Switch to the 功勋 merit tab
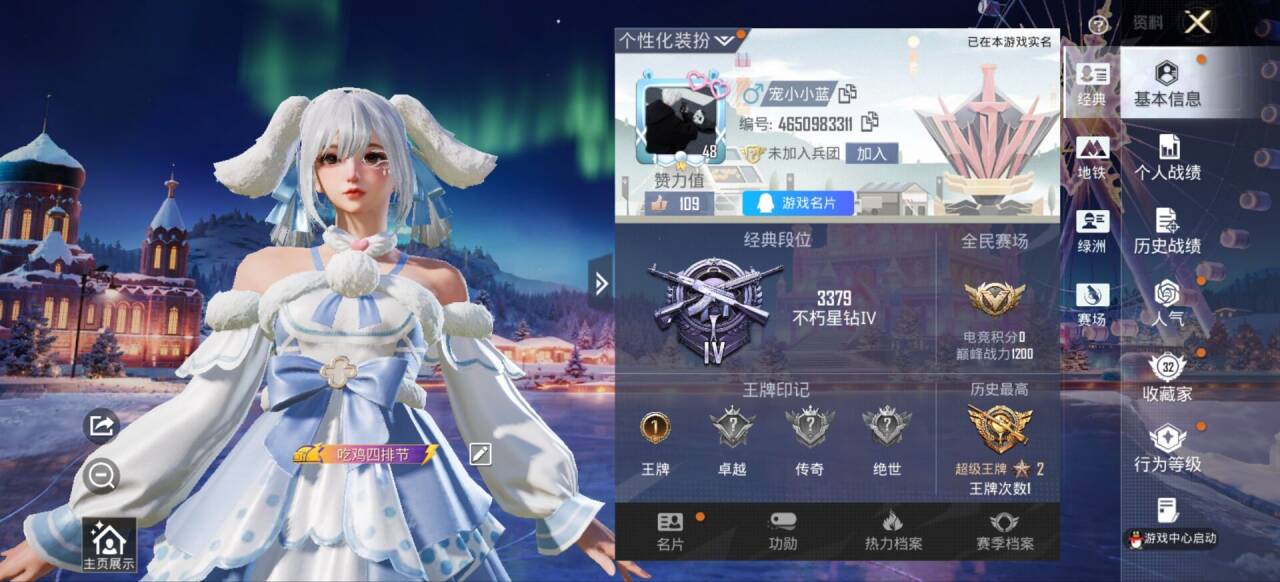 [783, 532]
